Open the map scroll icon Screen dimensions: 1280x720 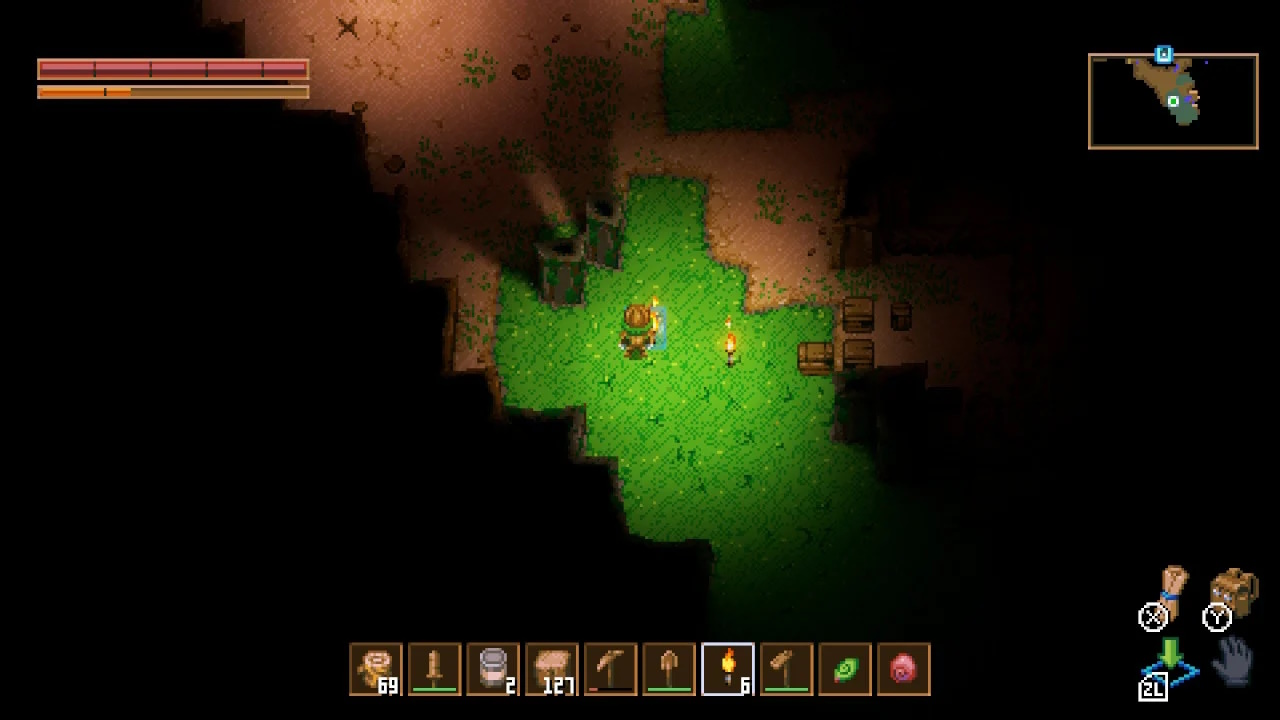pyautogui.click(x=1172, y=590)
